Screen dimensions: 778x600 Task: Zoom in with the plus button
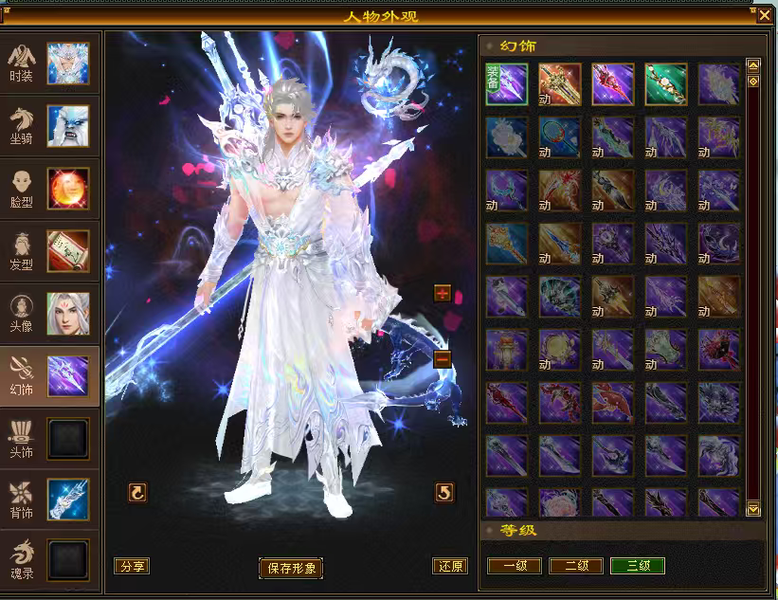tap(442, 293)
